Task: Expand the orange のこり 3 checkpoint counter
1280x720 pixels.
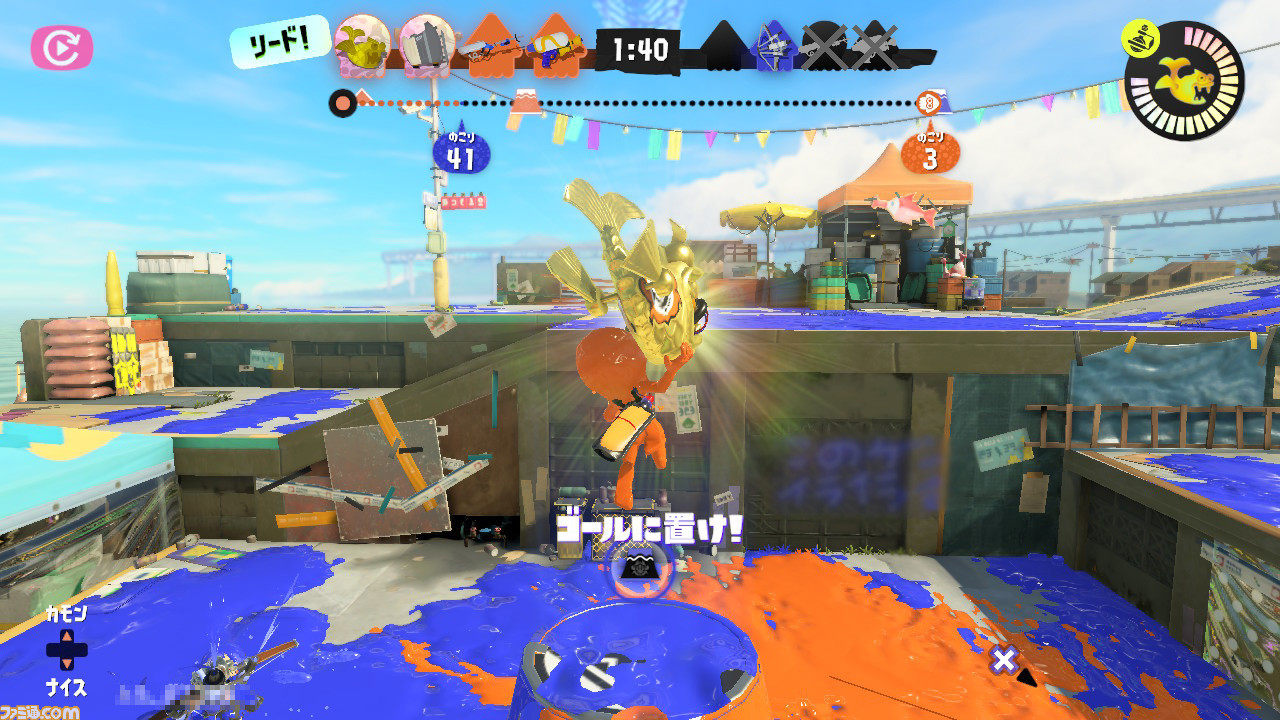Action: click(x=931, y=151)
